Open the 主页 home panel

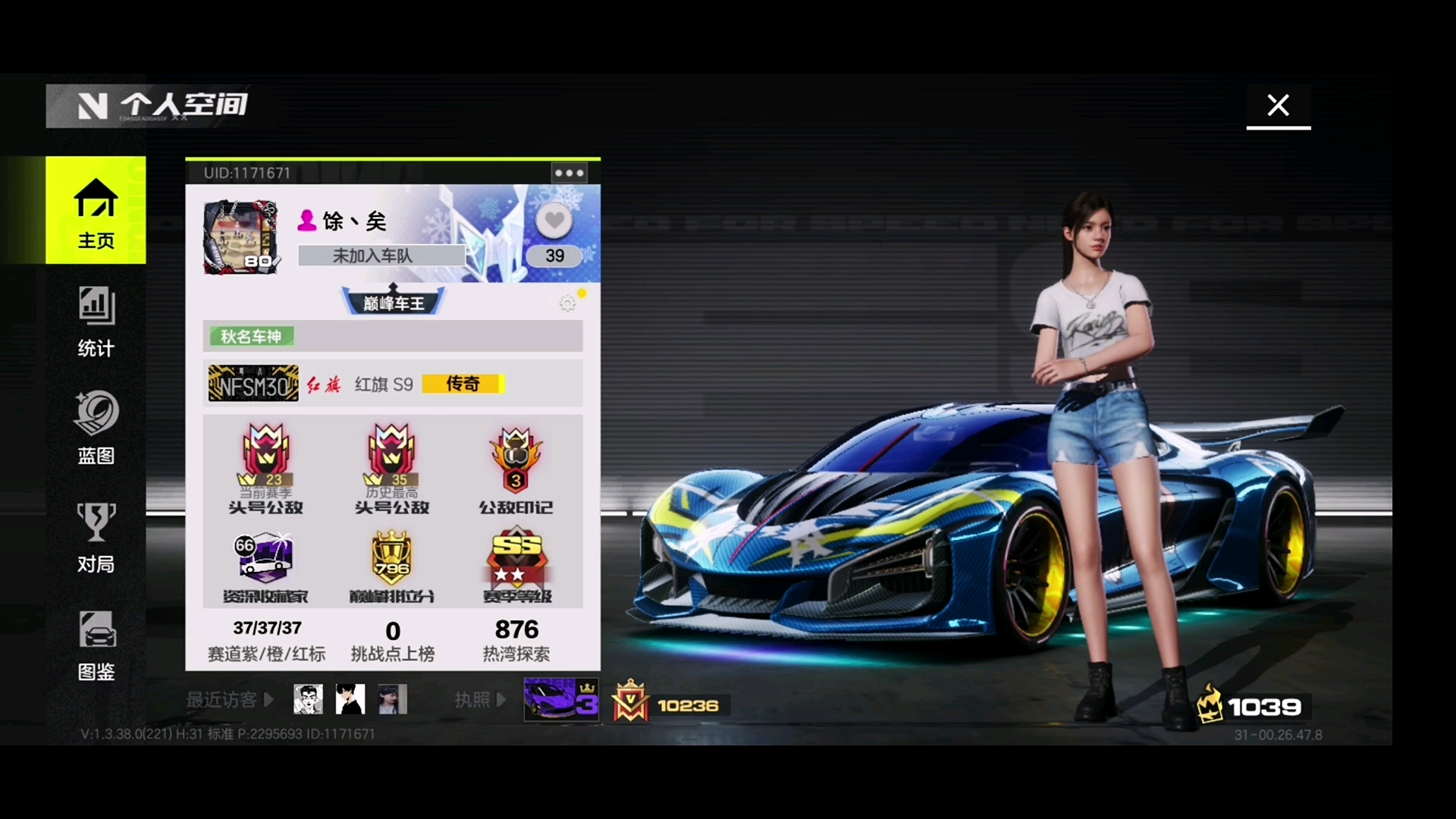click(96, 211)
